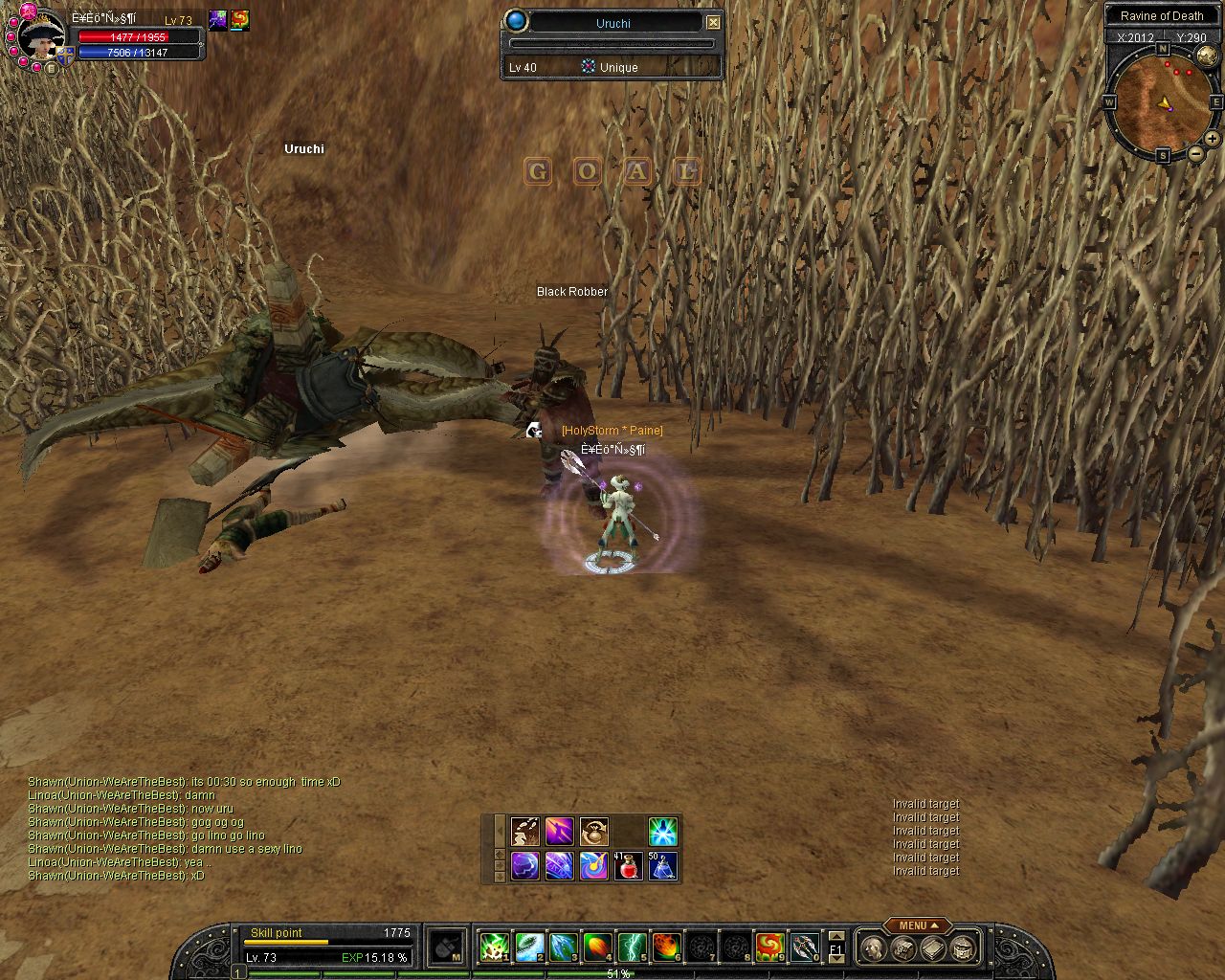
Task: Use the green burst skill in slot 1
Action: pyautogui.click(x=494, y=947)
